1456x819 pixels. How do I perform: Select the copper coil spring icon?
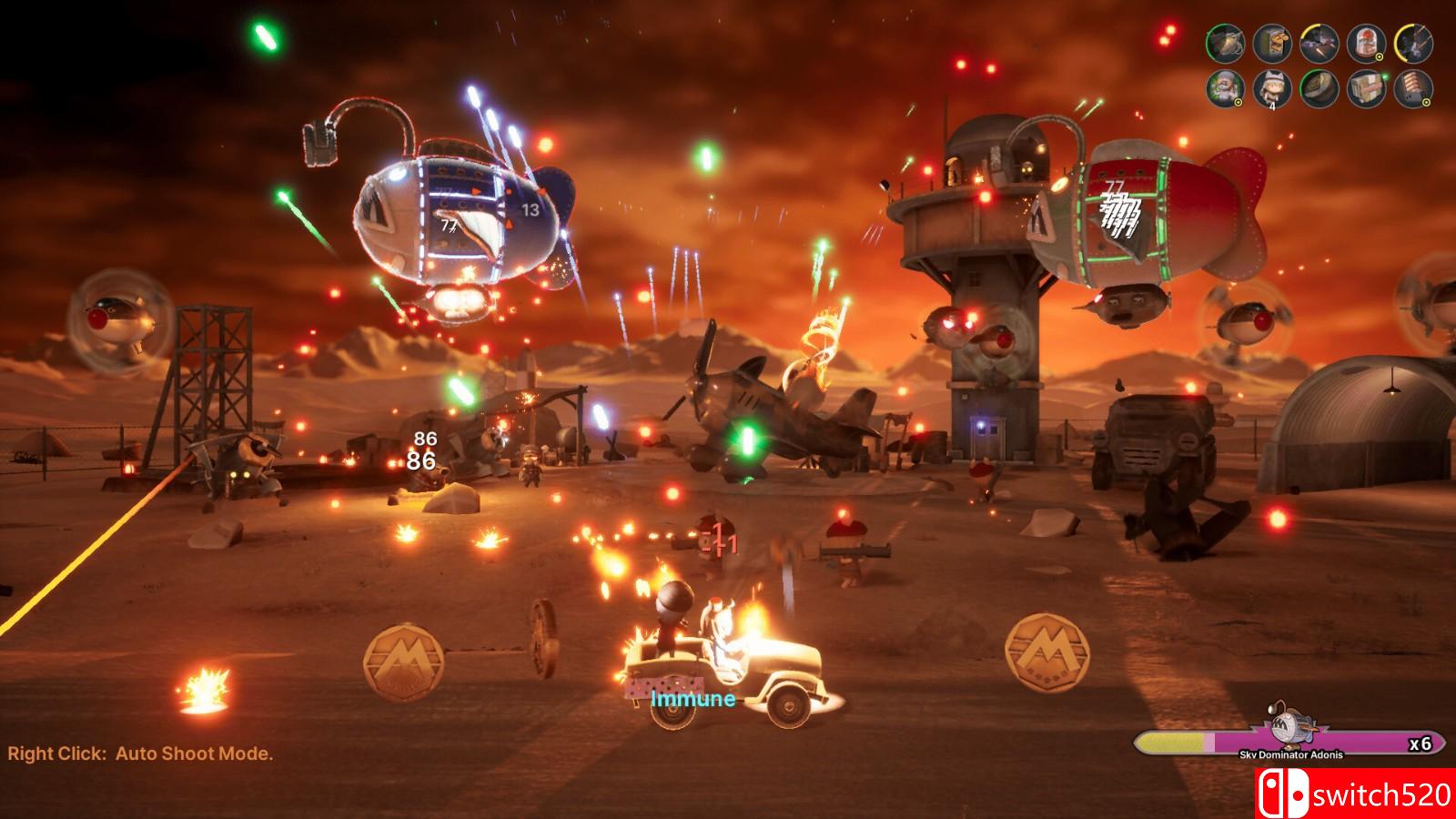coord(1412,88)
